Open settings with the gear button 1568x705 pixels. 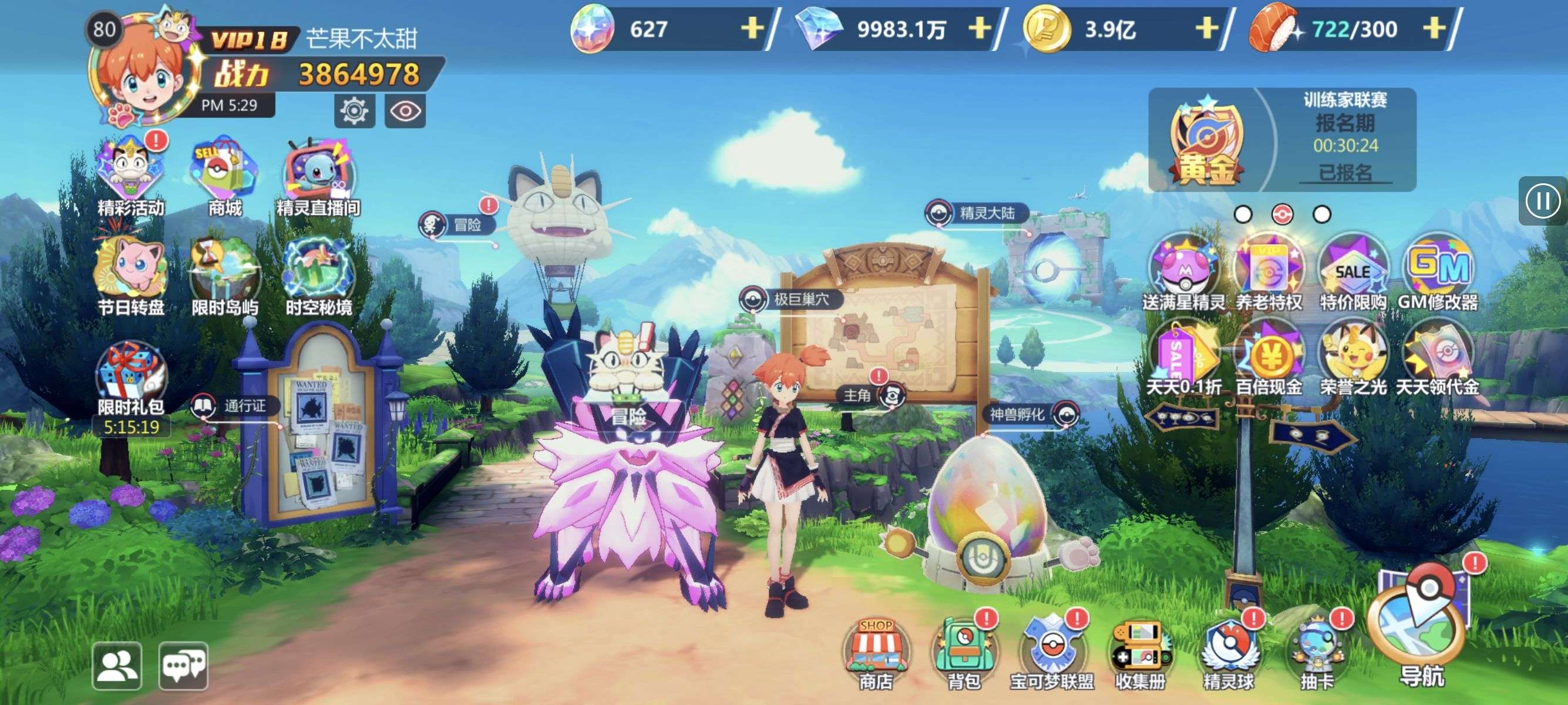[x=354, y=111]
